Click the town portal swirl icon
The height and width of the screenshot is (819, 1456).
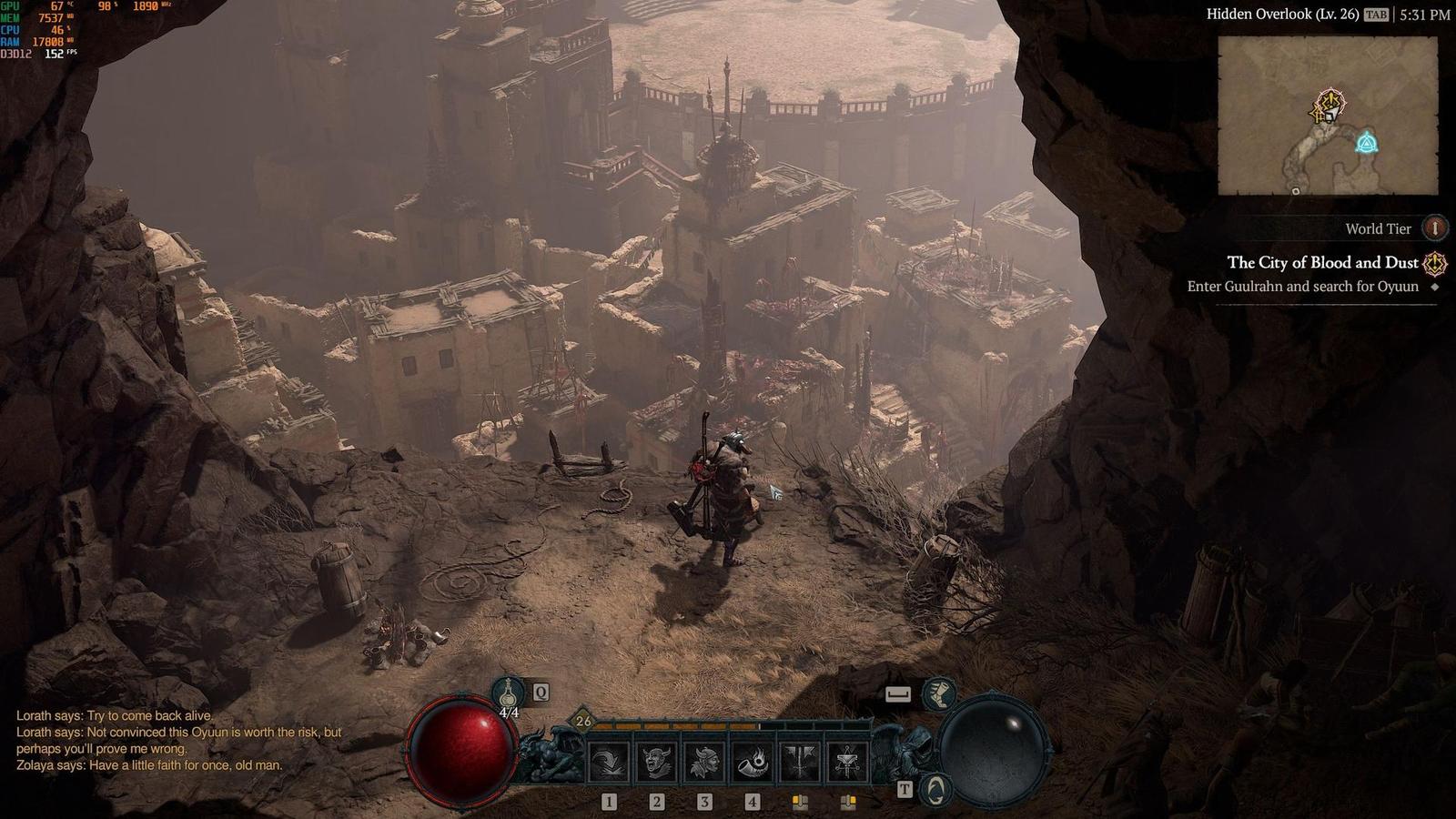pos(936,788)
